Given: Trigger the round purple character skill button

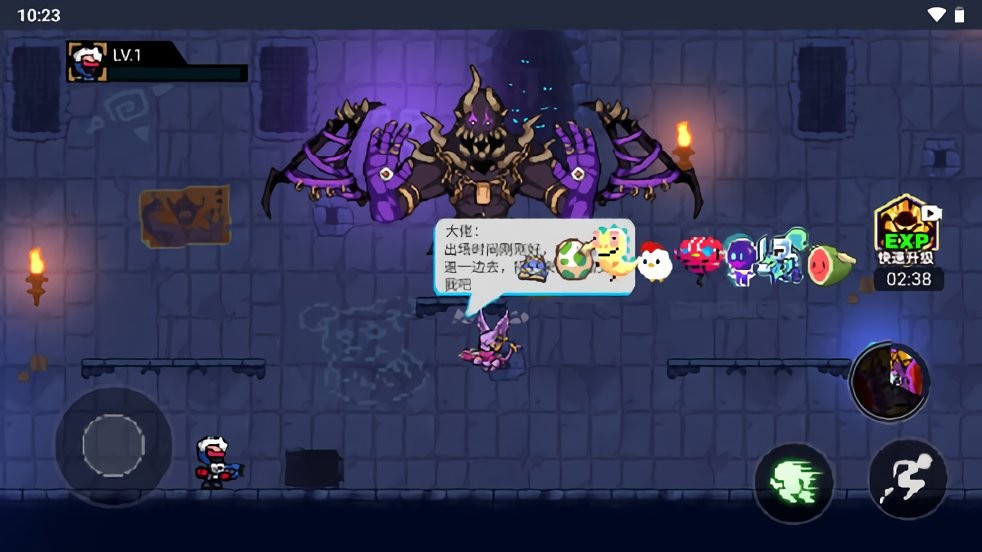Looking at the screenshot, I should click(x=890, y=381).
